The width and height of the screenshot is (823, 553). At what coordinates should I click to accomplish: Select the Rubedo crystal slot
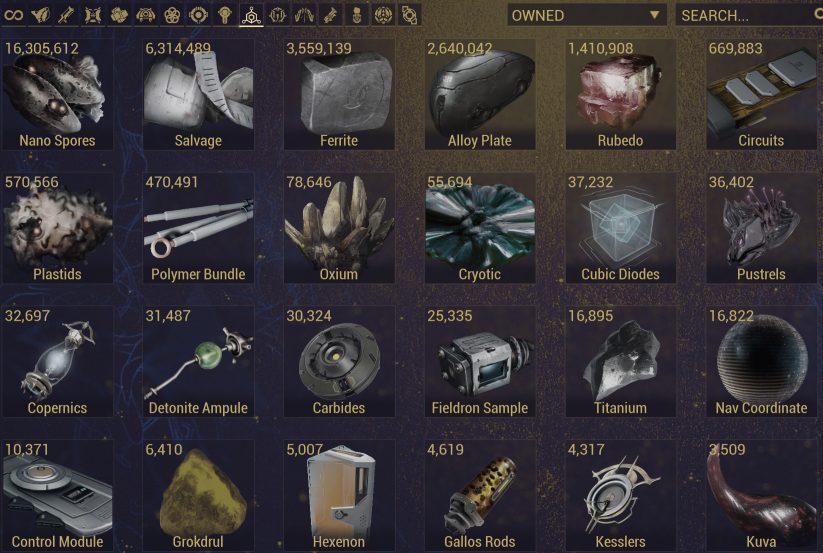pos(620,95)
